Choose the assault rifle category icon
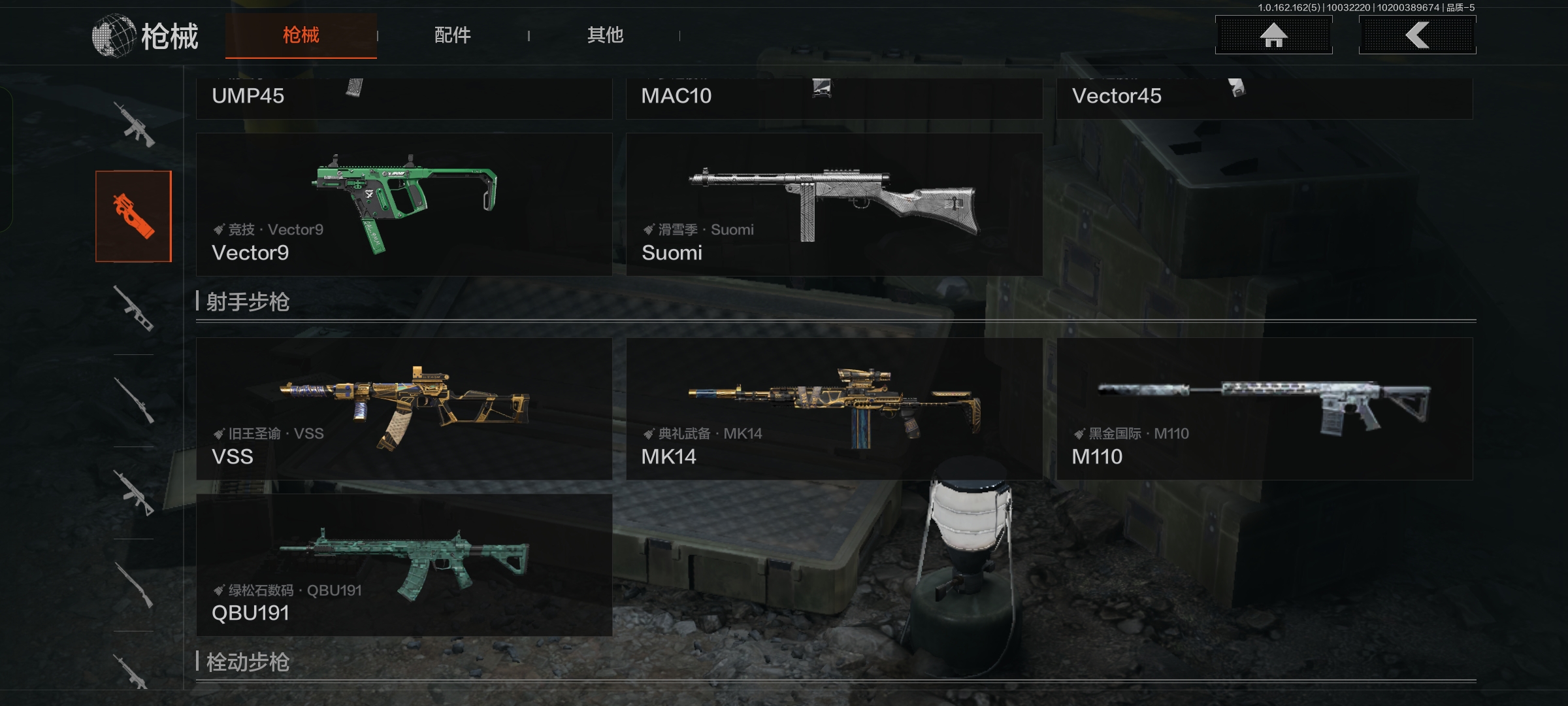 133,124
